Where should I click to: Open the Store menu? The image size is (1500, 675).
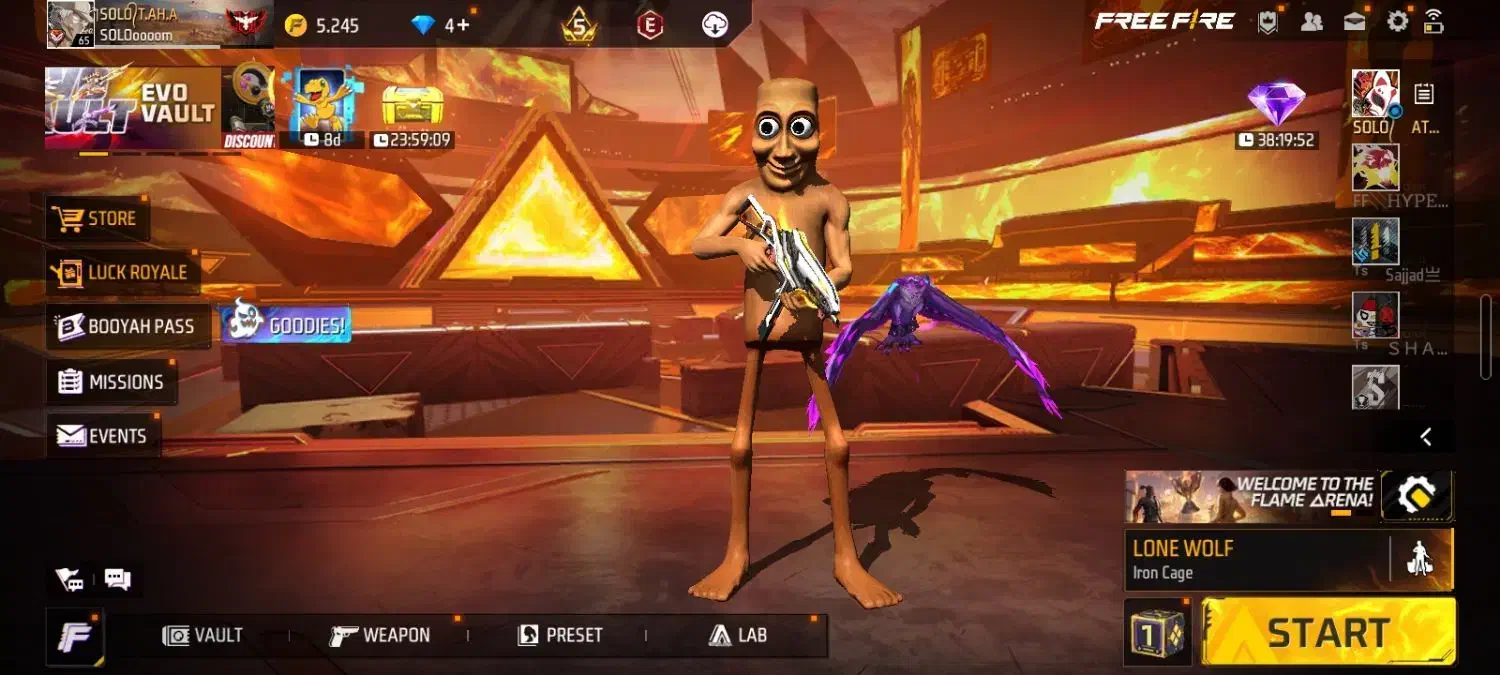point(98,218)
